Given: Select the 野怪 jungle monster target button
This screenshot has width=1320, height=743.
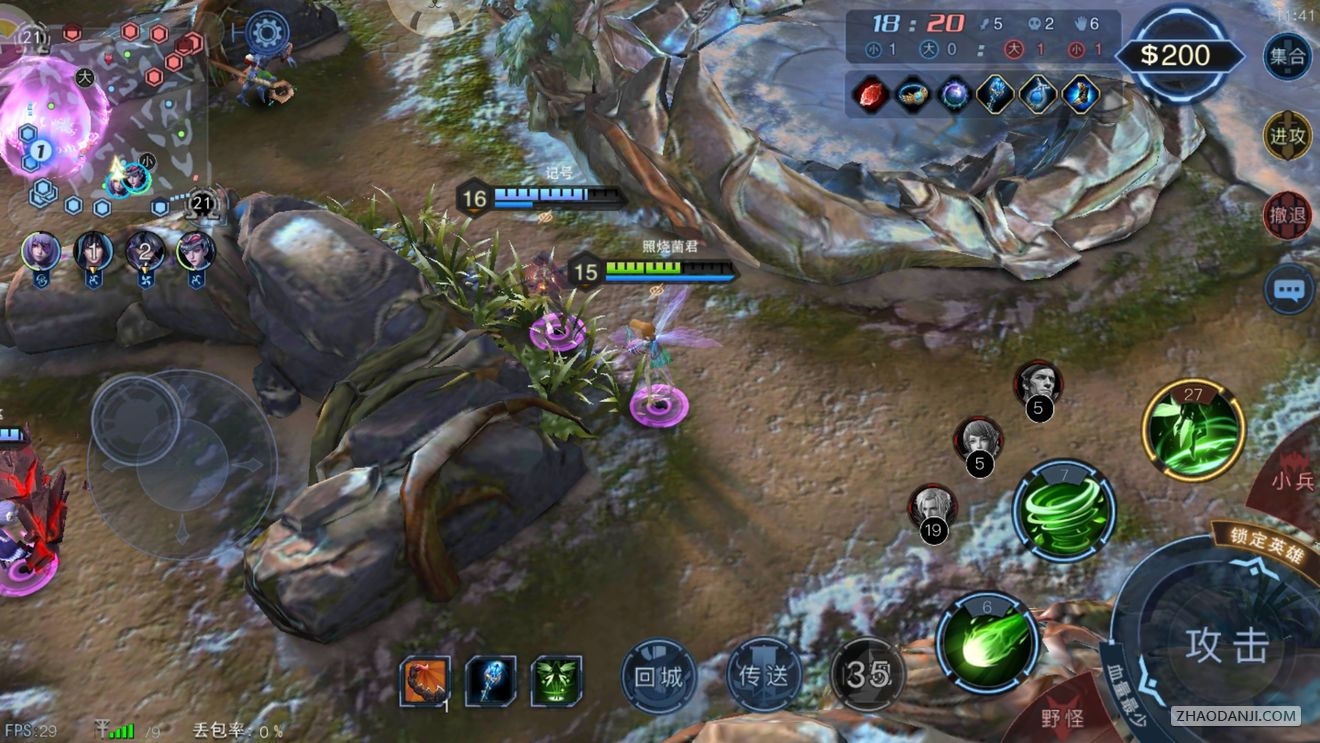Looking at the screenshot, I should (x=1062, y=716).
